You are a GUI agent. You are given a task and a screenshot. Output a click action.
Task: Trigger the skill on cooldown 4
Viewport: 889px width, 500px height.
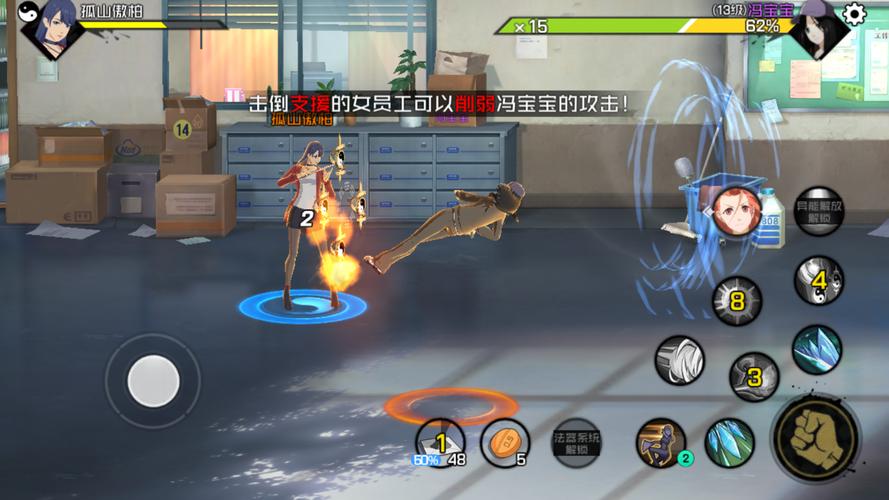818,281
